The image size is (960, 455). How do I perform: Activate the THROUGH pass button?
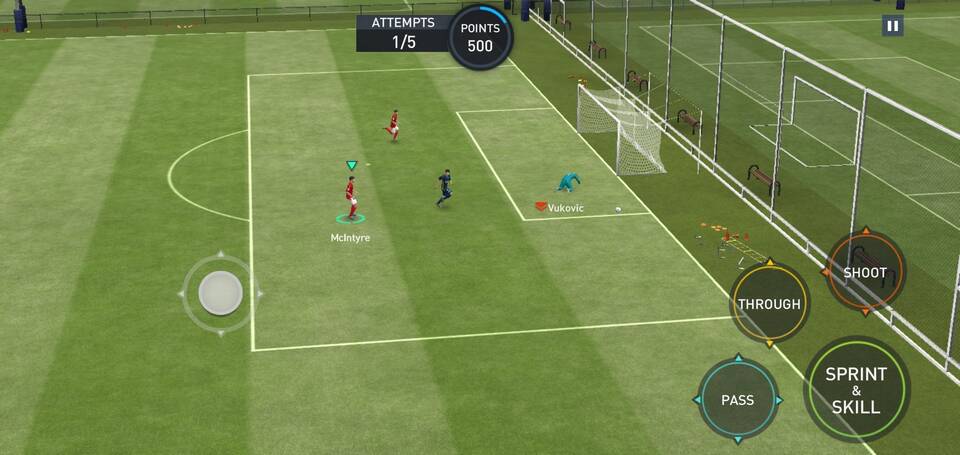coord(769,304)
